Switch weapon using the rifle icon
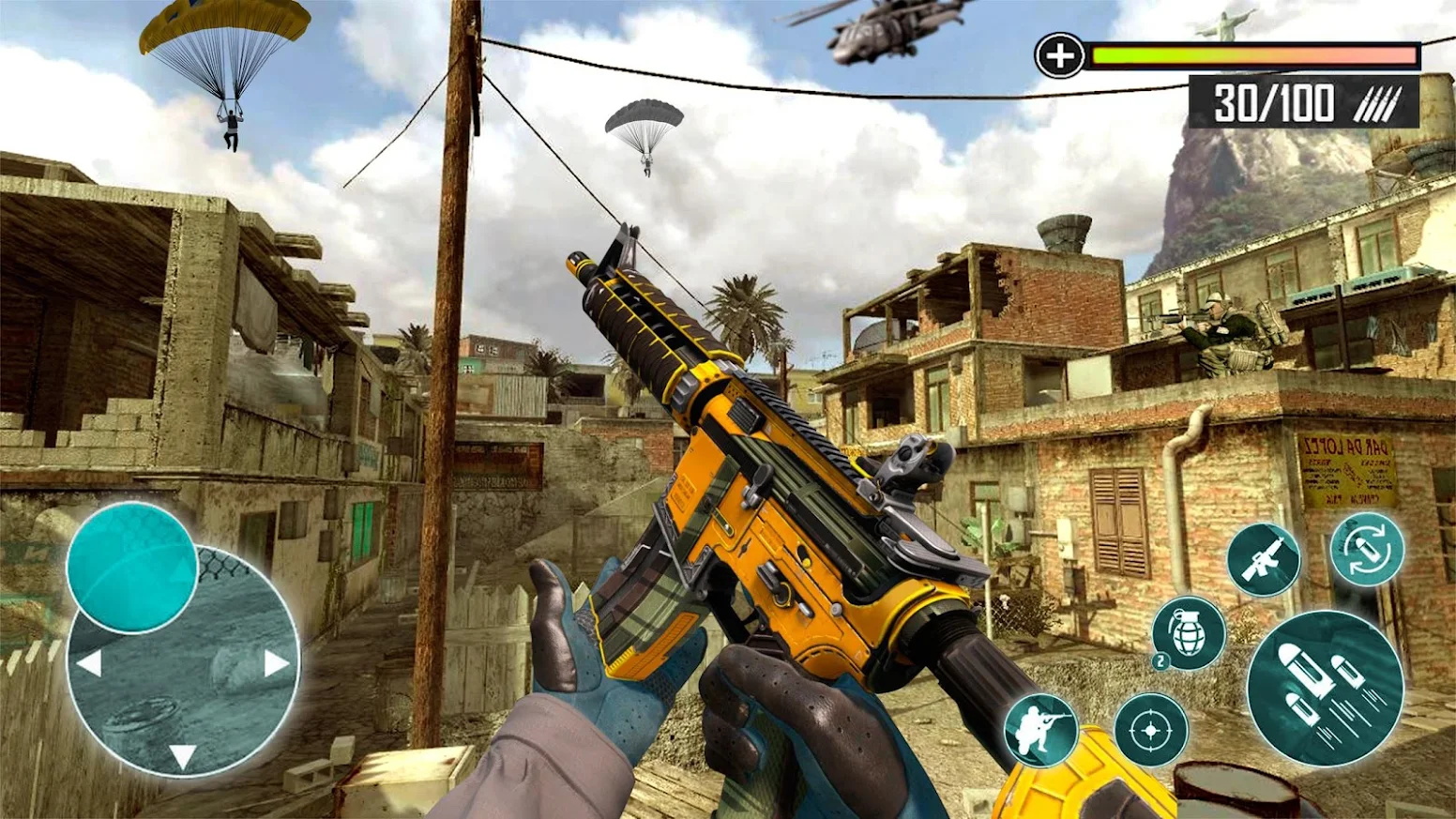 pyautogui.click(x=1264, y=559)
